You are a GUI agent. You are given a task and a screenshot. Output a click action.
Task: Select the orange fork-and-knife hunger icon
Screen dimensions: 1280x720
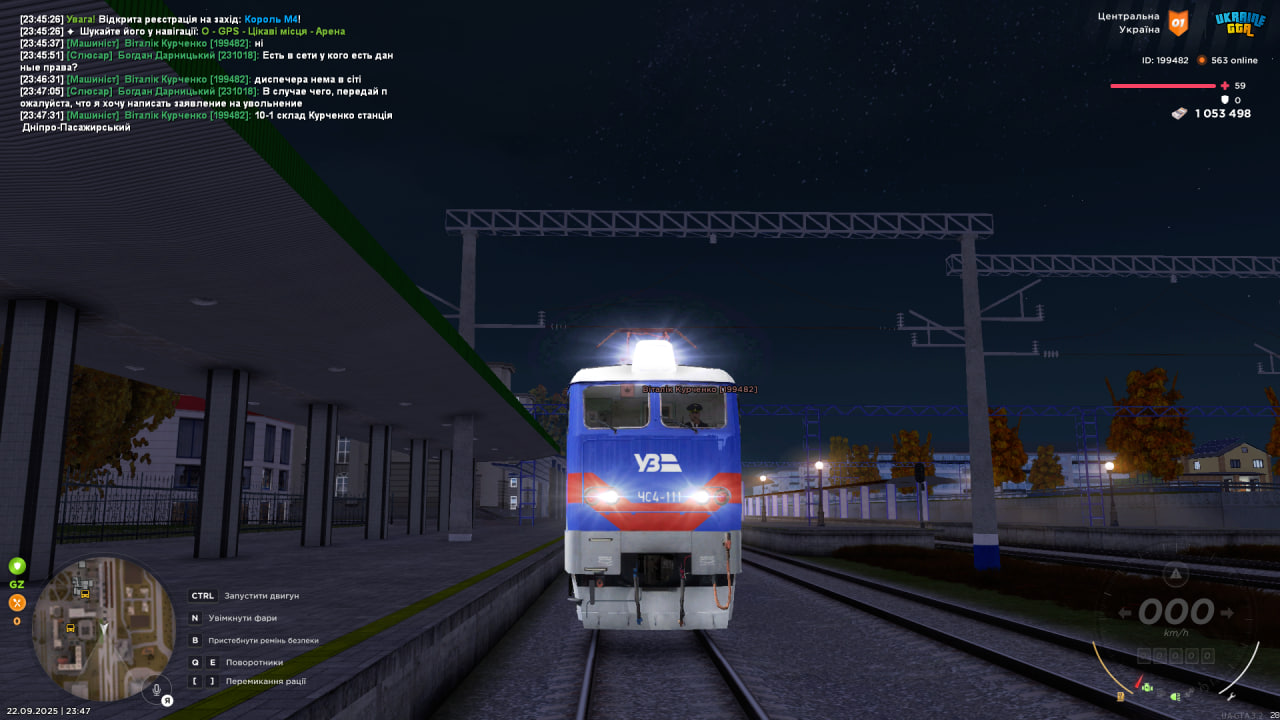pyautogui.click(x=17, y=602)
